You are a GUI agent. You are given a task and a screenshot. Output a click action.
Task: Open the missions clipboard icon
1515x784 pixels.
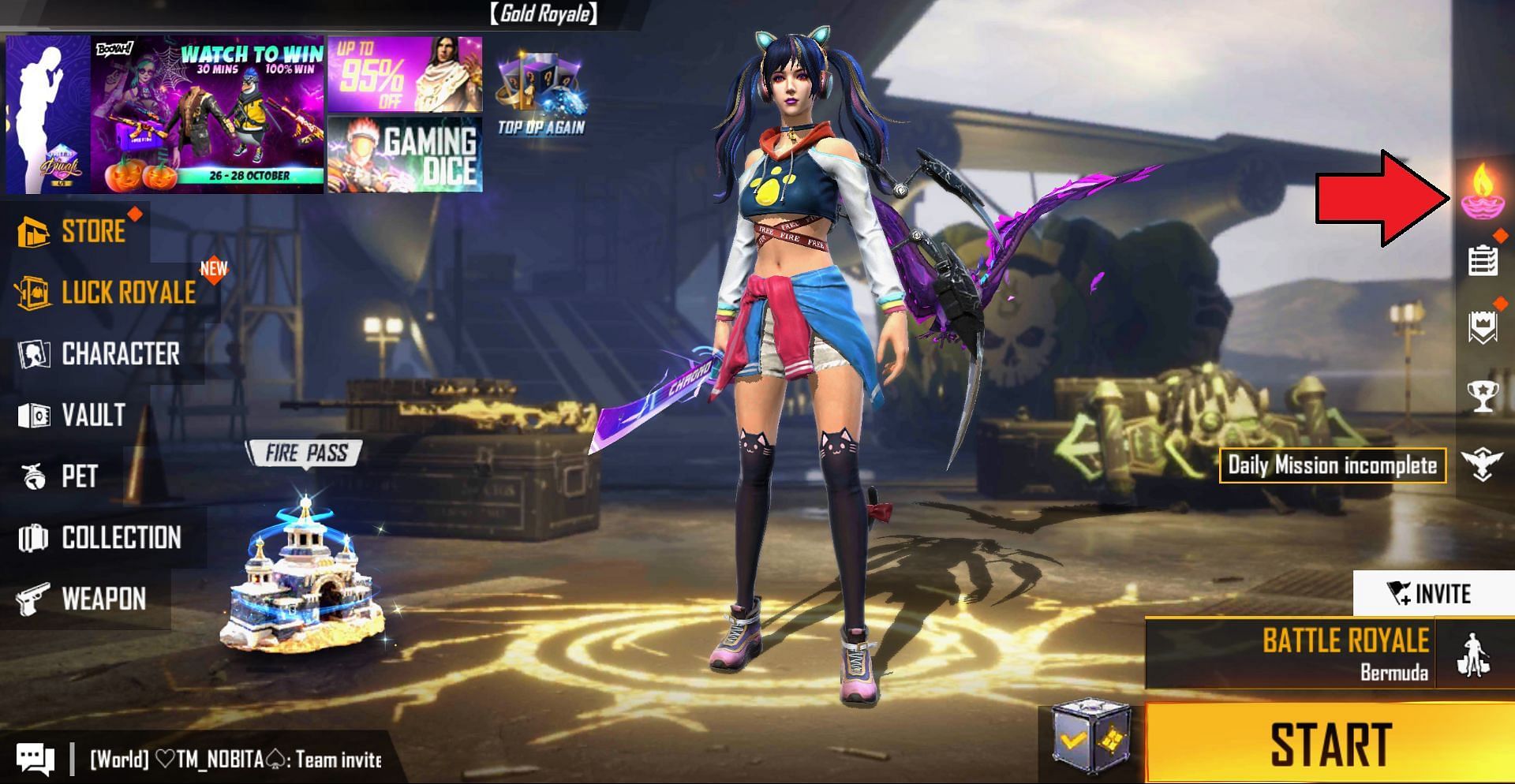pos(1482,260)
